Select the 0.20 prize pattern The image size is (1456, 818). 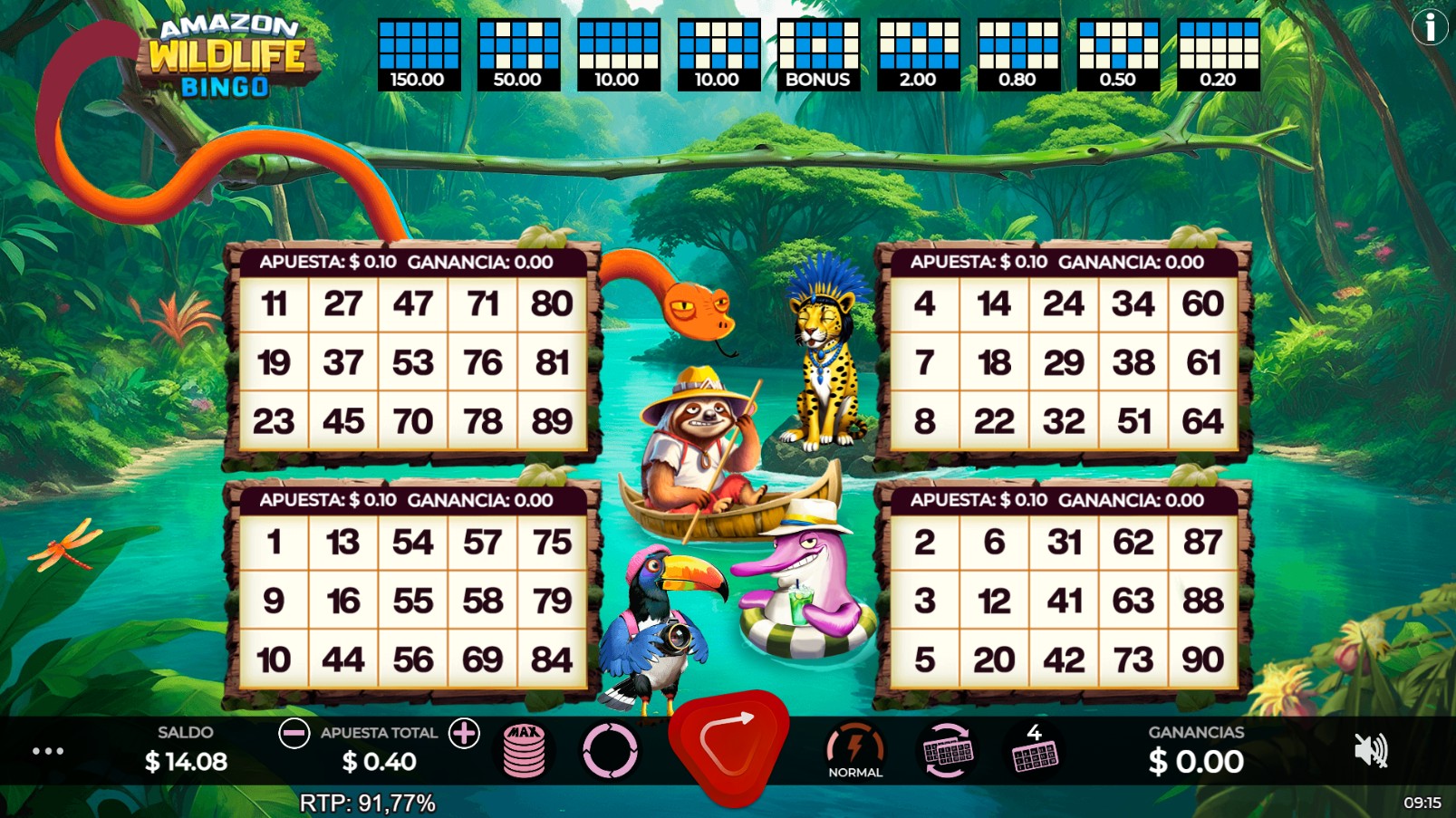(1219, 50)
